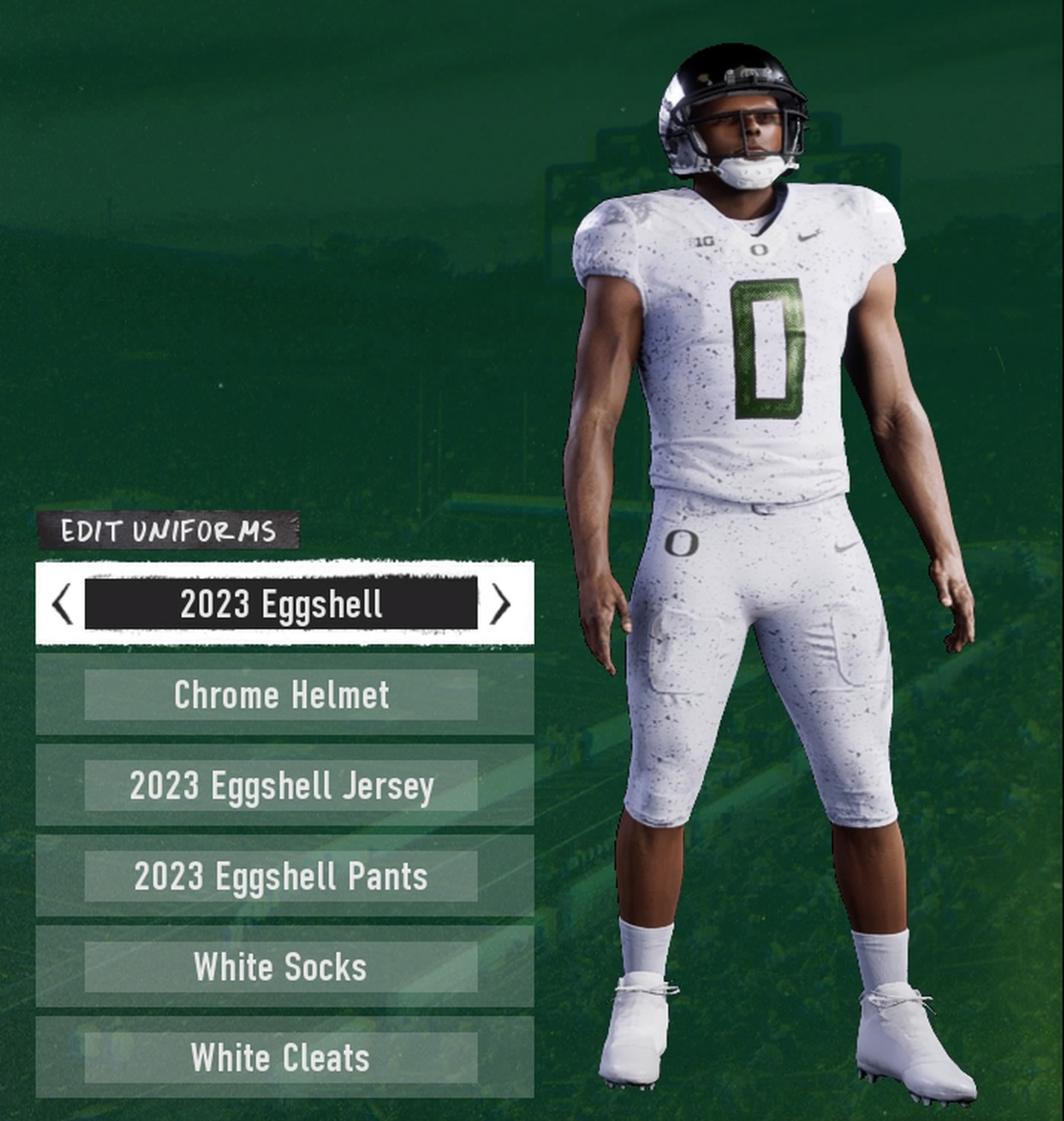This screenshot has height=1121, width=1064.
Task: Edit the 2023 Eggshell Pants entry
Action: 281,876
